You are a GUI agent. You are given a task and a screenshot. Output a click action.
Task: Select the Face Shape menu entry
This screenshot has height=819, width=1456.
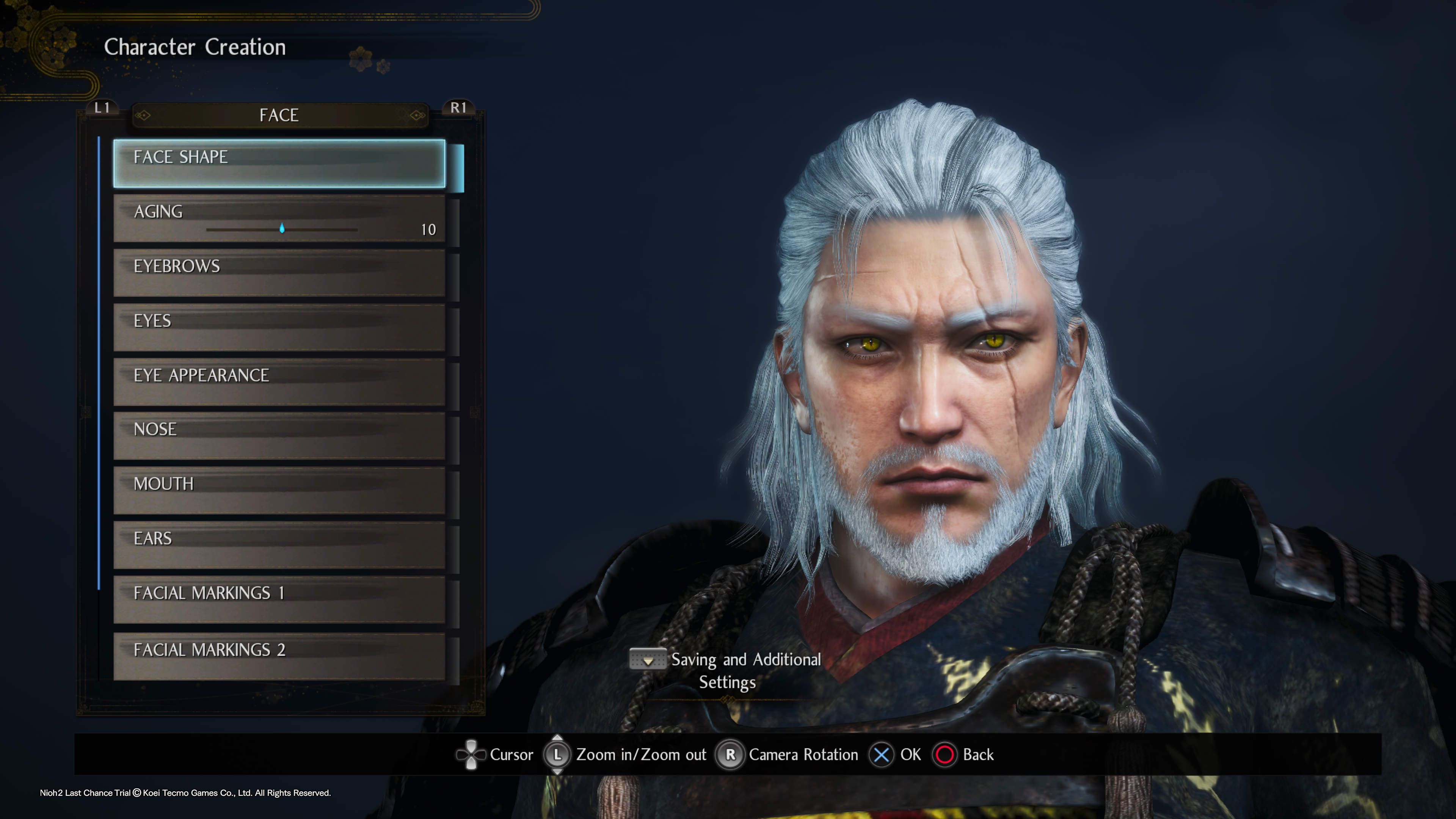pos(279,163)
